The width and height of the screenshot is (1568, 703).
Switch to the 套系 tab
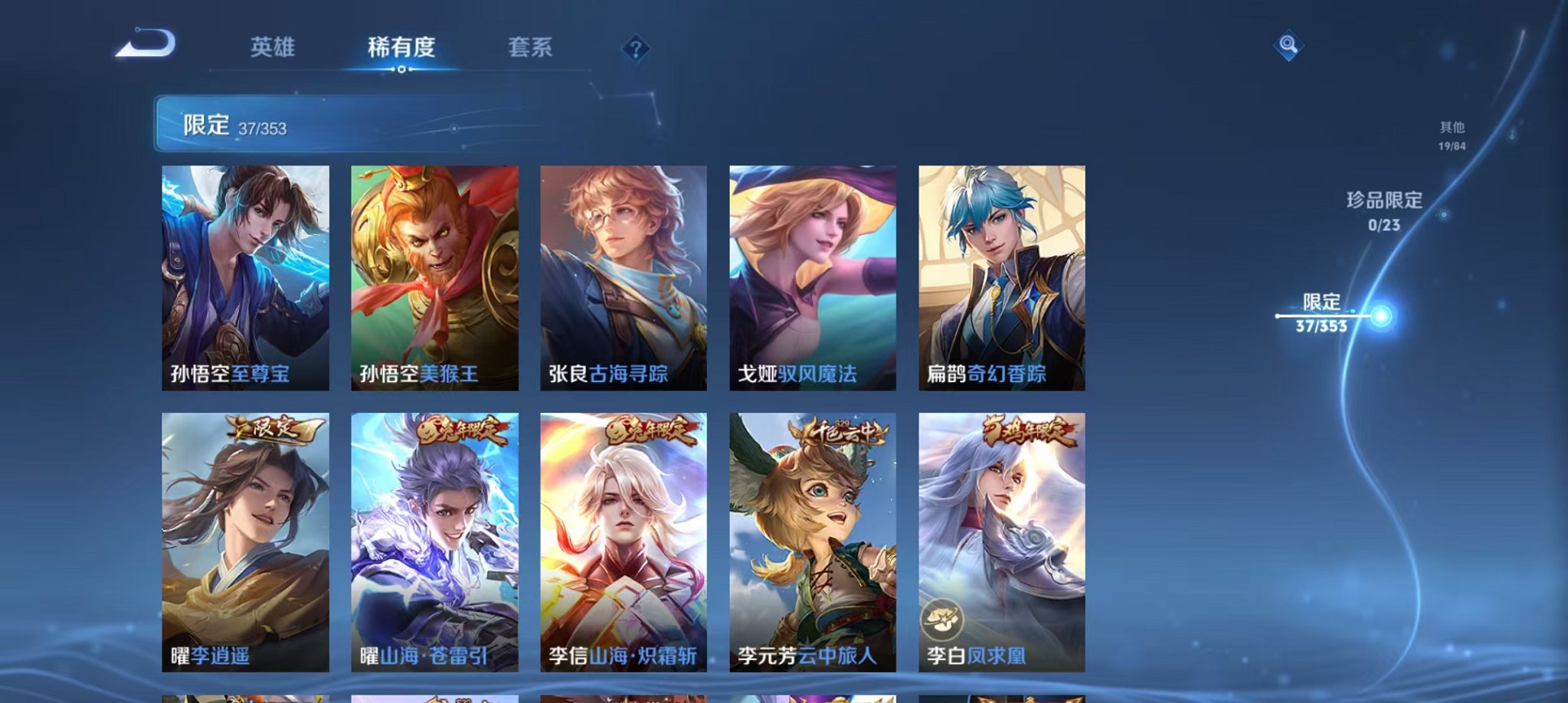click(531, 47)
